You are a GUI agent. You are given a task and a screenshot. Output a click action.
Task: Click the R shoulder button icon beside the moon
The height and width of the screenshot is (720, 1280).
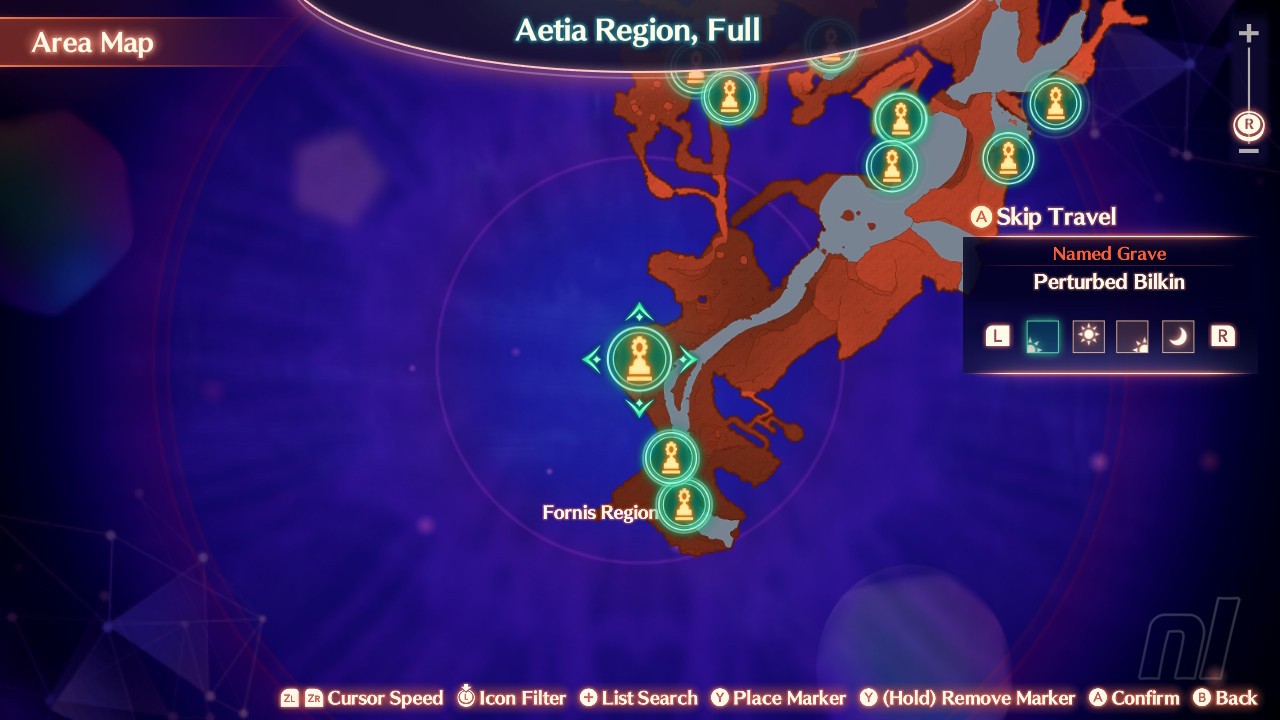[1221, 336]
